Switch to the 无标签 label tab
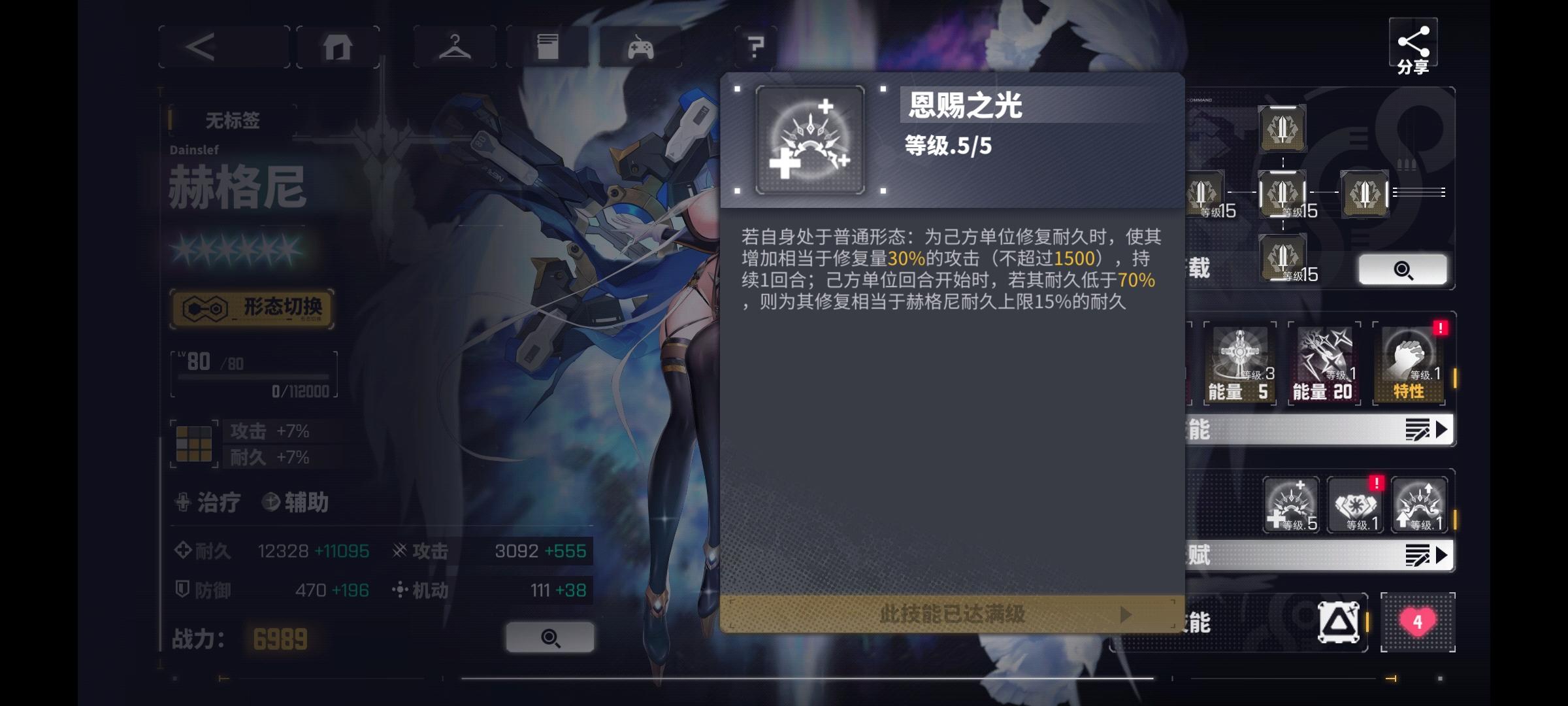1568x706 pixels. (x=232, y=120)
